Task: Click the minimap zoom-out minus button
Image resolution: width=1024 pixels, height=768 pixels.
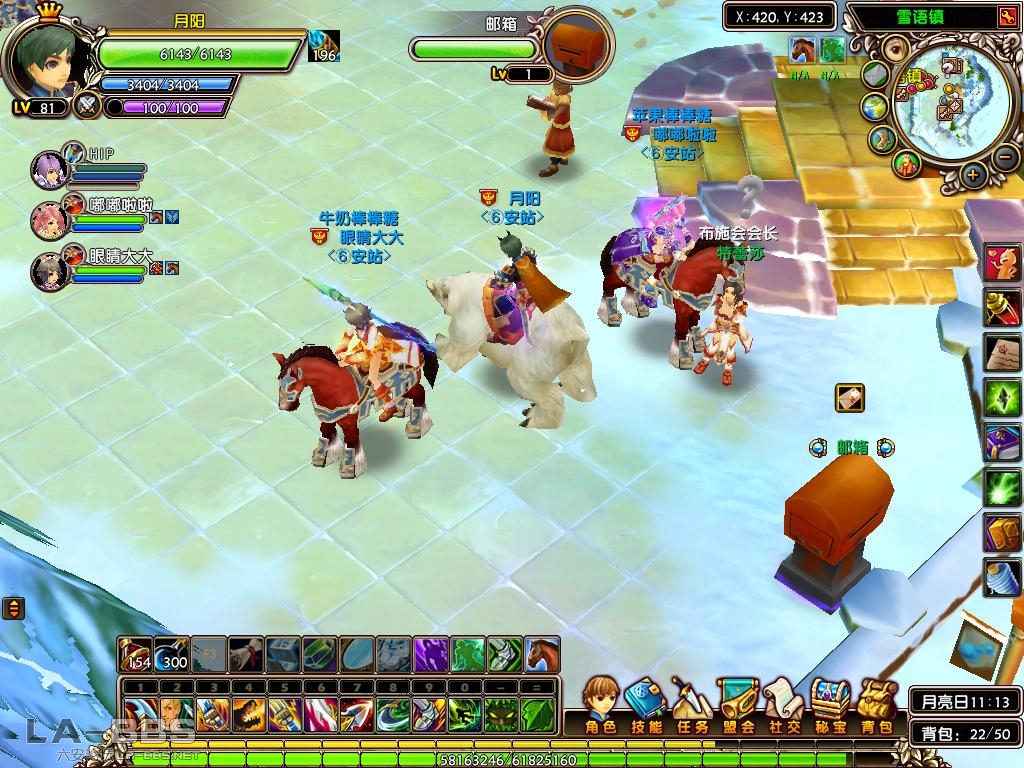Action: pos(1006,157)
